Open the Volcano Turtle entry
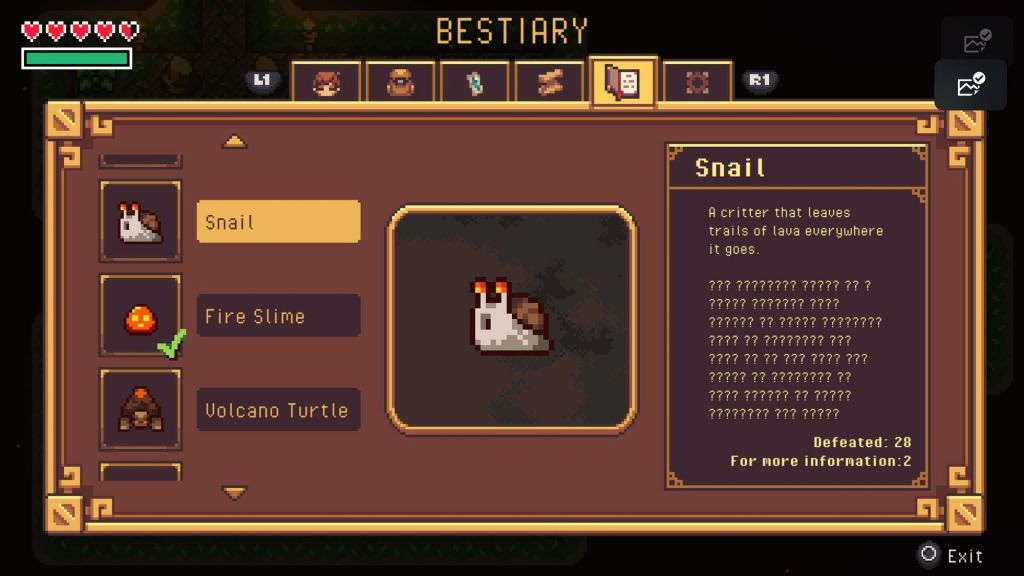 click(x=278, y=410)
